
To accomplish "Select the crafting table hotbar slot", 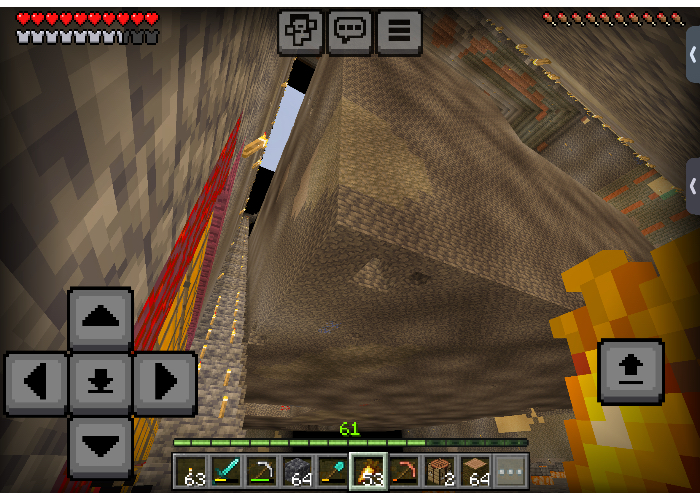I will [x=439, y=471].
